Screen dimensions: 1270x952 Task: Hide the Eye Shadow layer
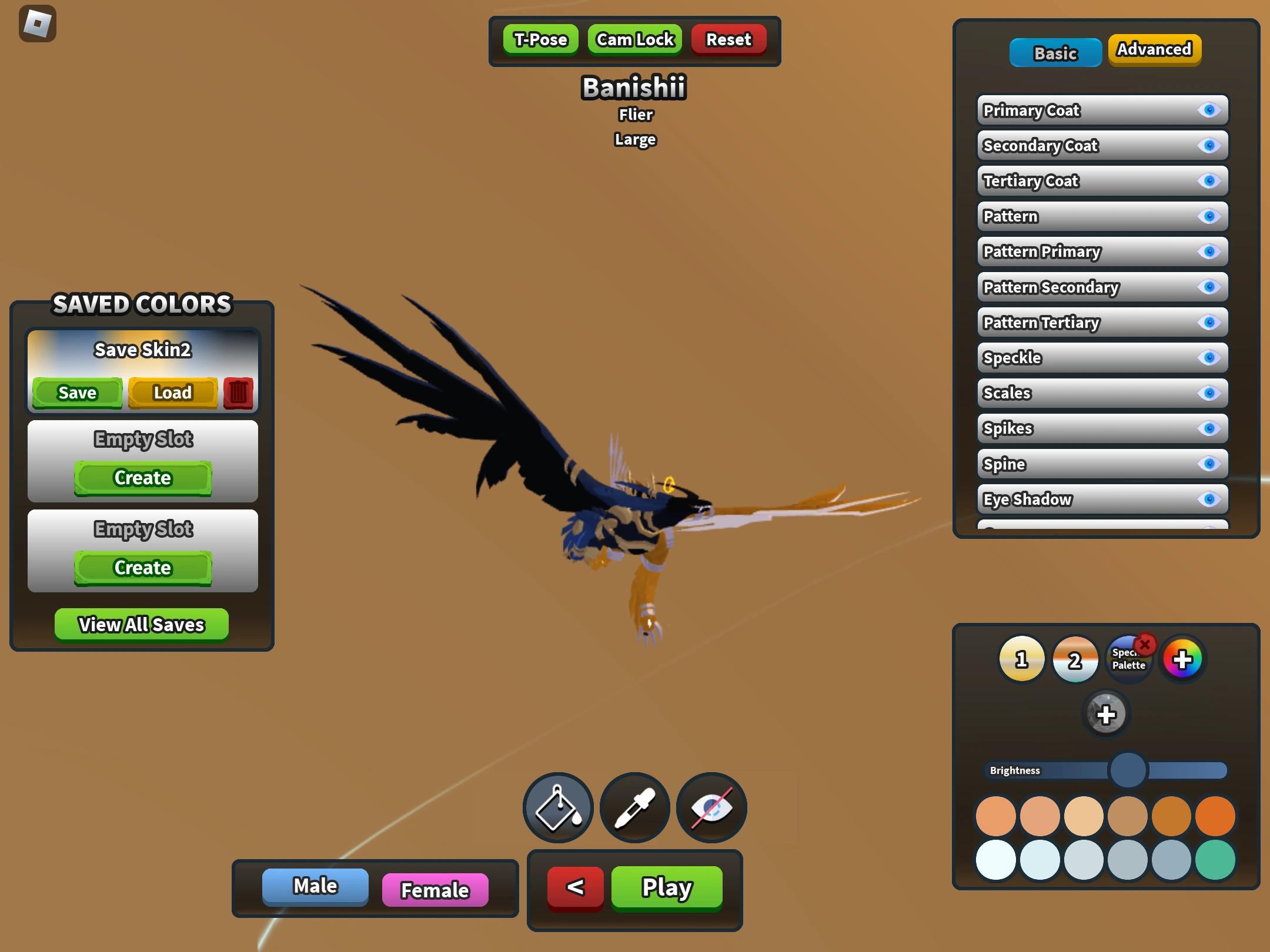click(1208, 499)
